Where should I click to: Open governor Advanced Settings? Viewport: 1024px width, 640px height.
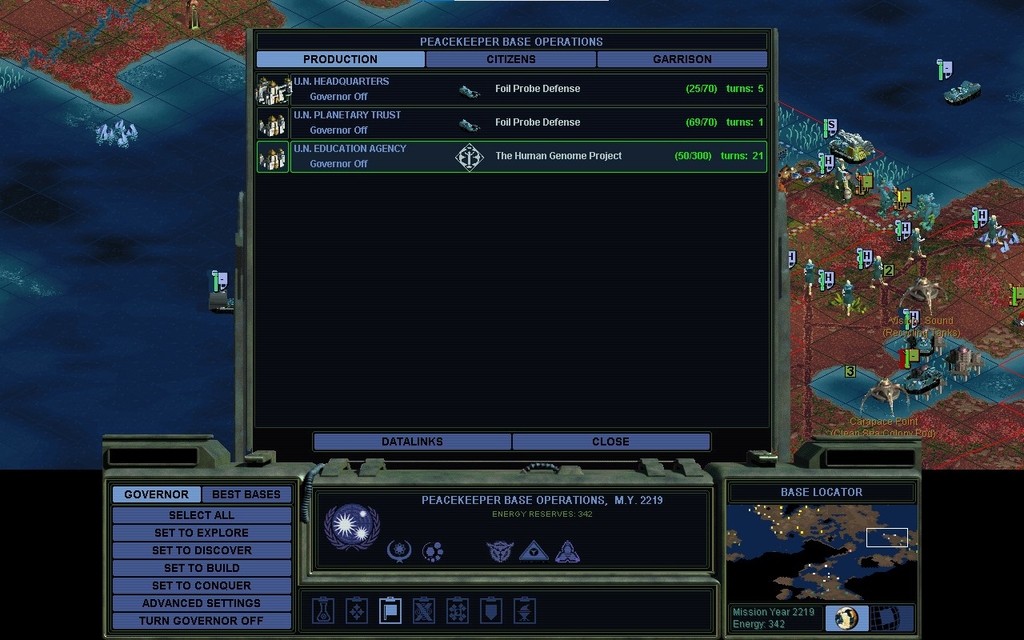201,603
